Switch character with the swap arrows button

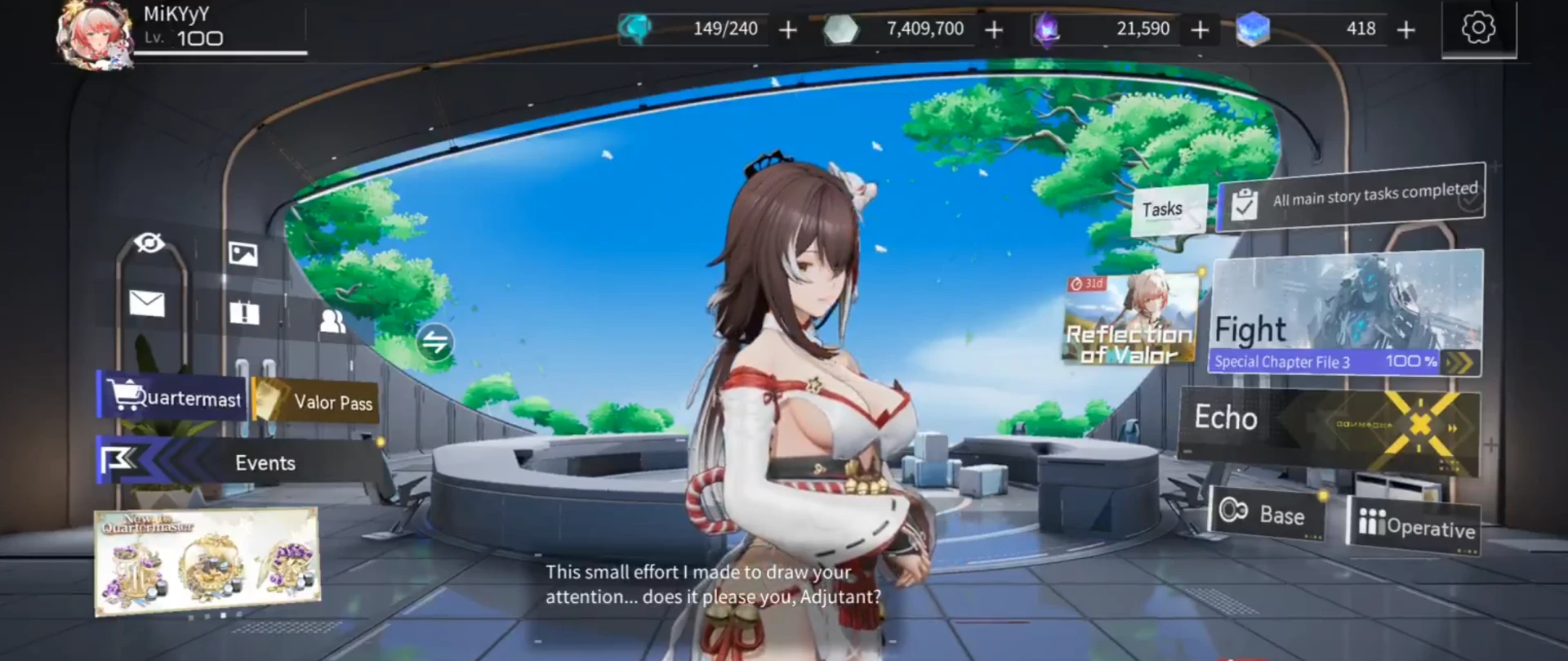click(434, 342)
